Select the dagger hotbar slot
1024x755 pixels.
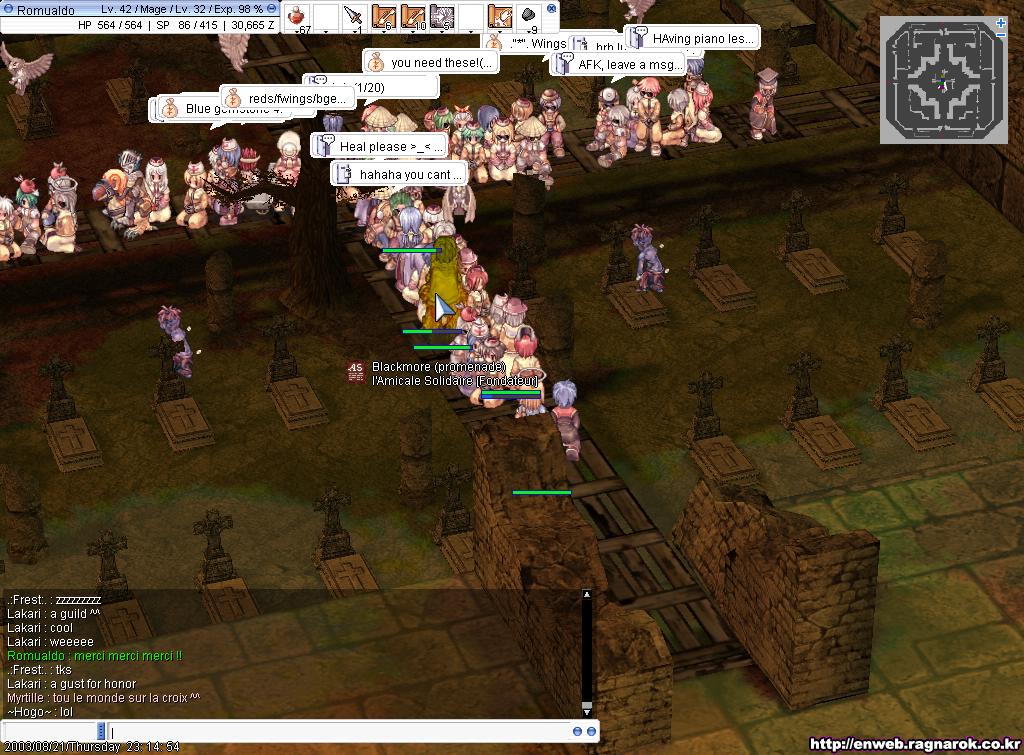(353, 16)
